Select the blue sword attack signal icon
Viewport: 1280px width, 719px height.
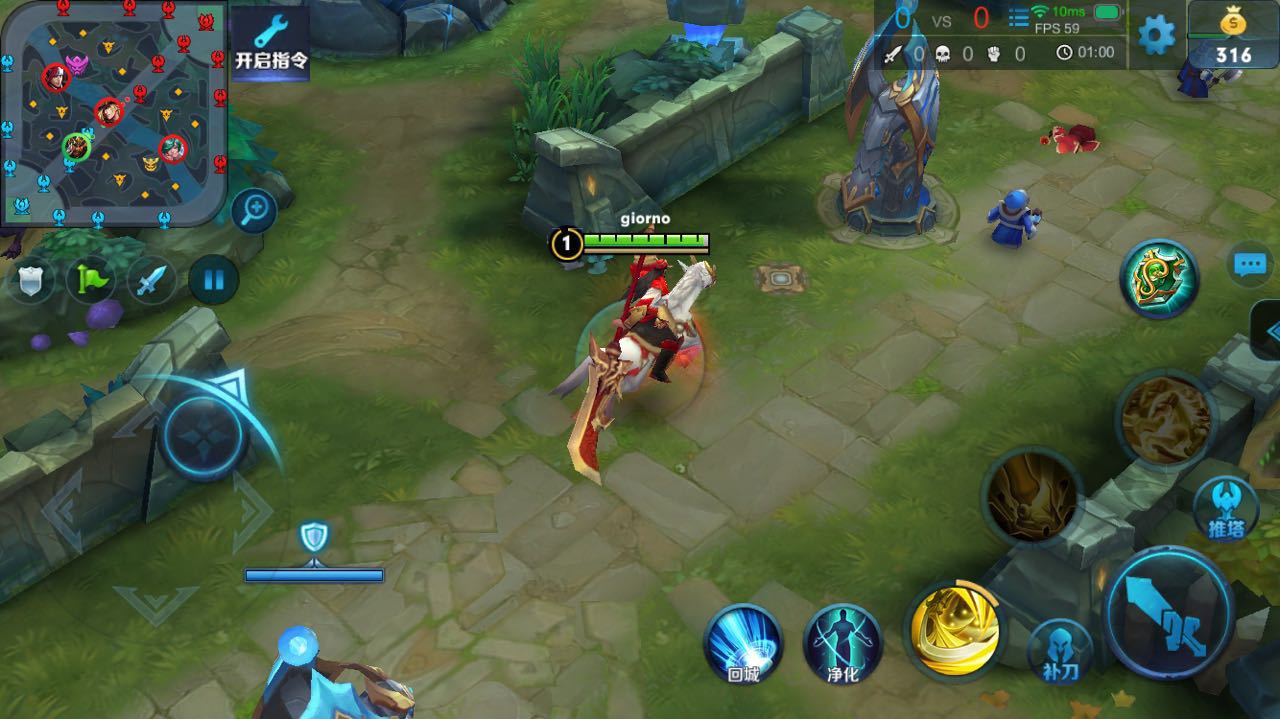coord(151,280)
